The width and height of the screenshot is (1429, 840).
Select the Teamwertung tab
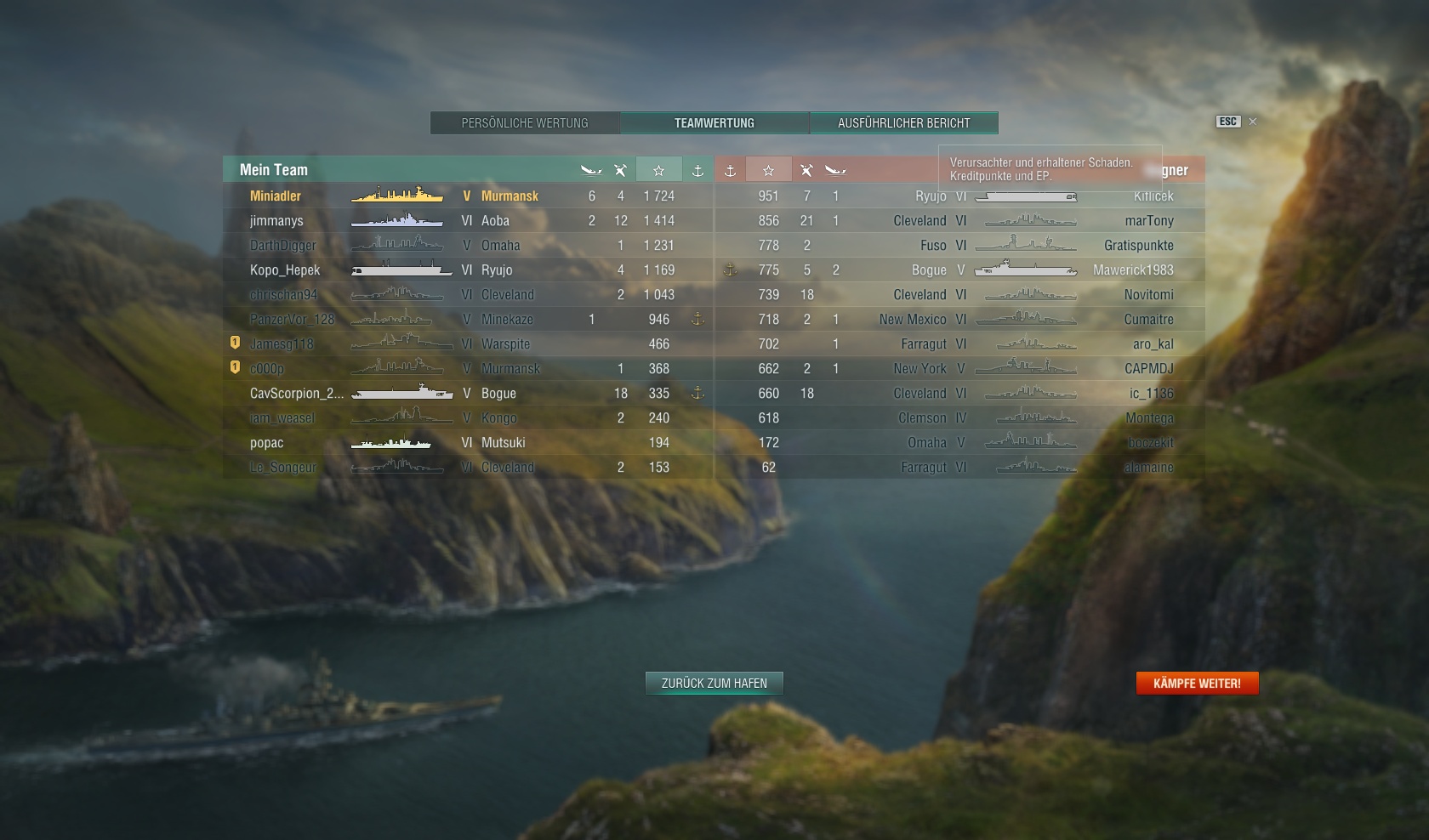tap(714, 122)
